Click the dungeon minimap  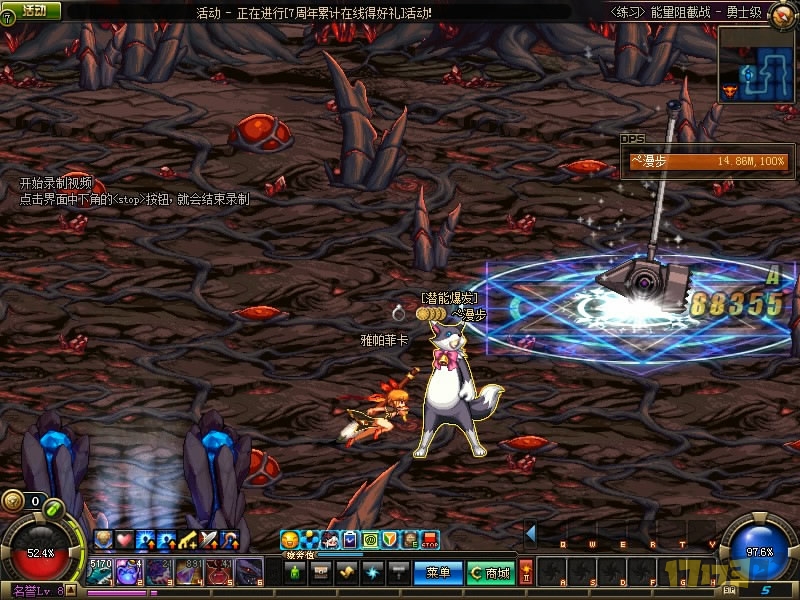click(757, 64)
